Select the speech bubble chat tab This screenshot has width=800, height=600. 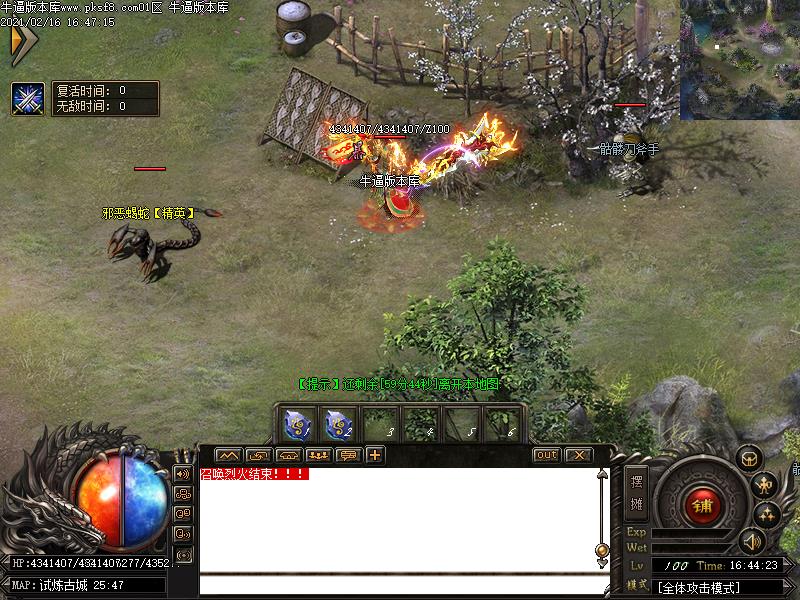[347, 455]
